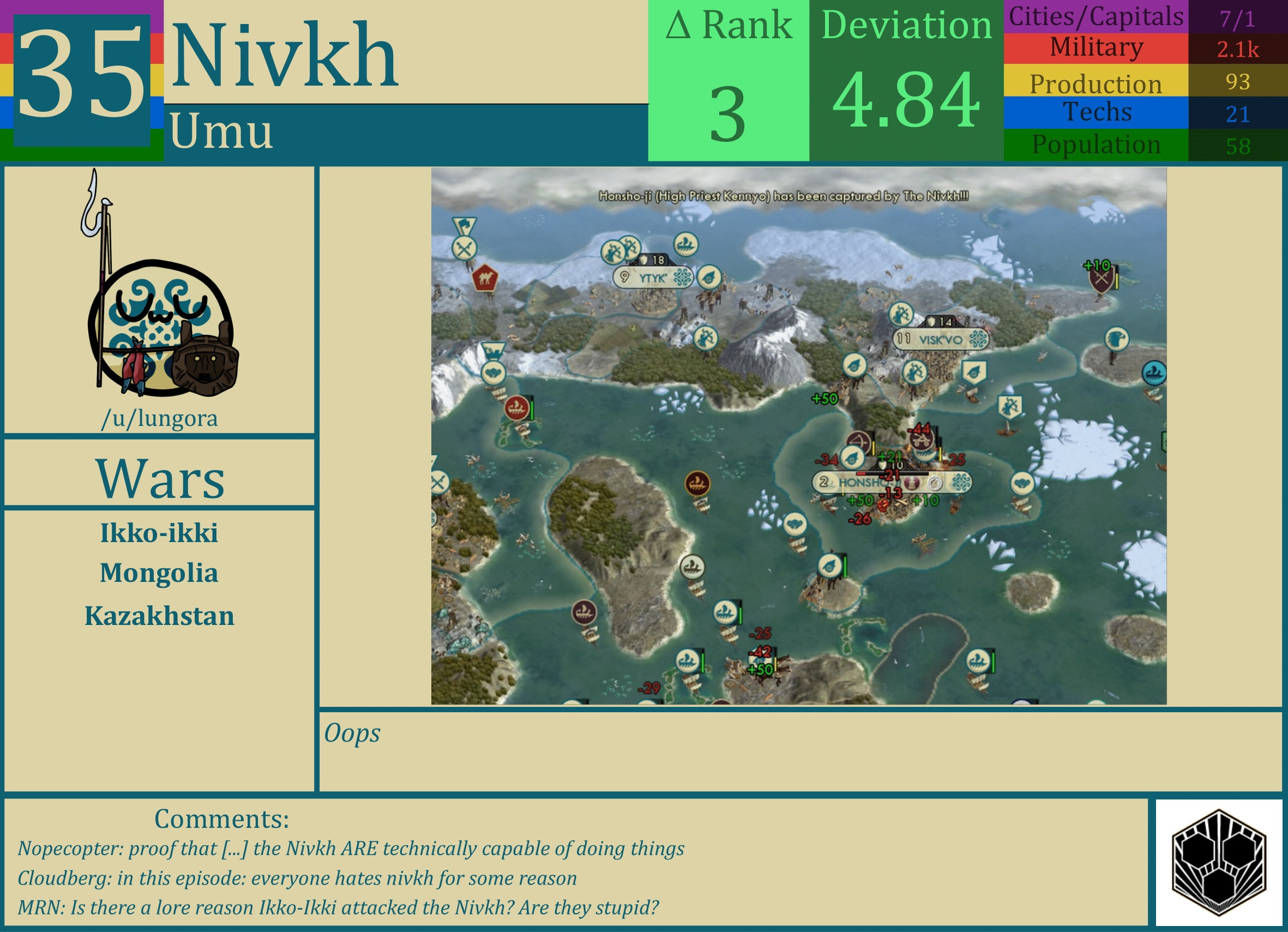1288x932 pixels.
Task: Select the religion symbol on the HONSHO banner
Action: [913, 483]
